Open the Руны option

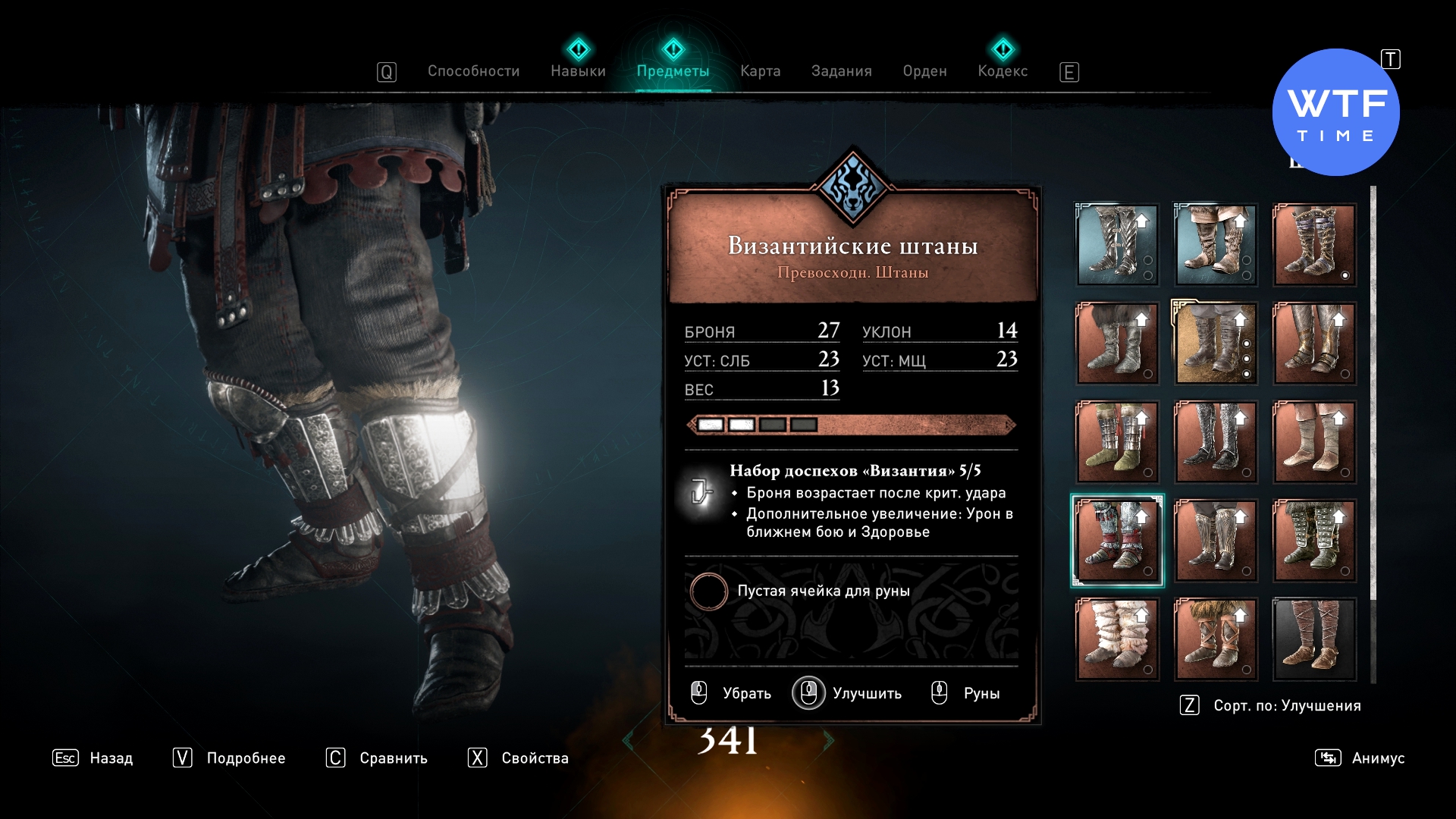966,693
